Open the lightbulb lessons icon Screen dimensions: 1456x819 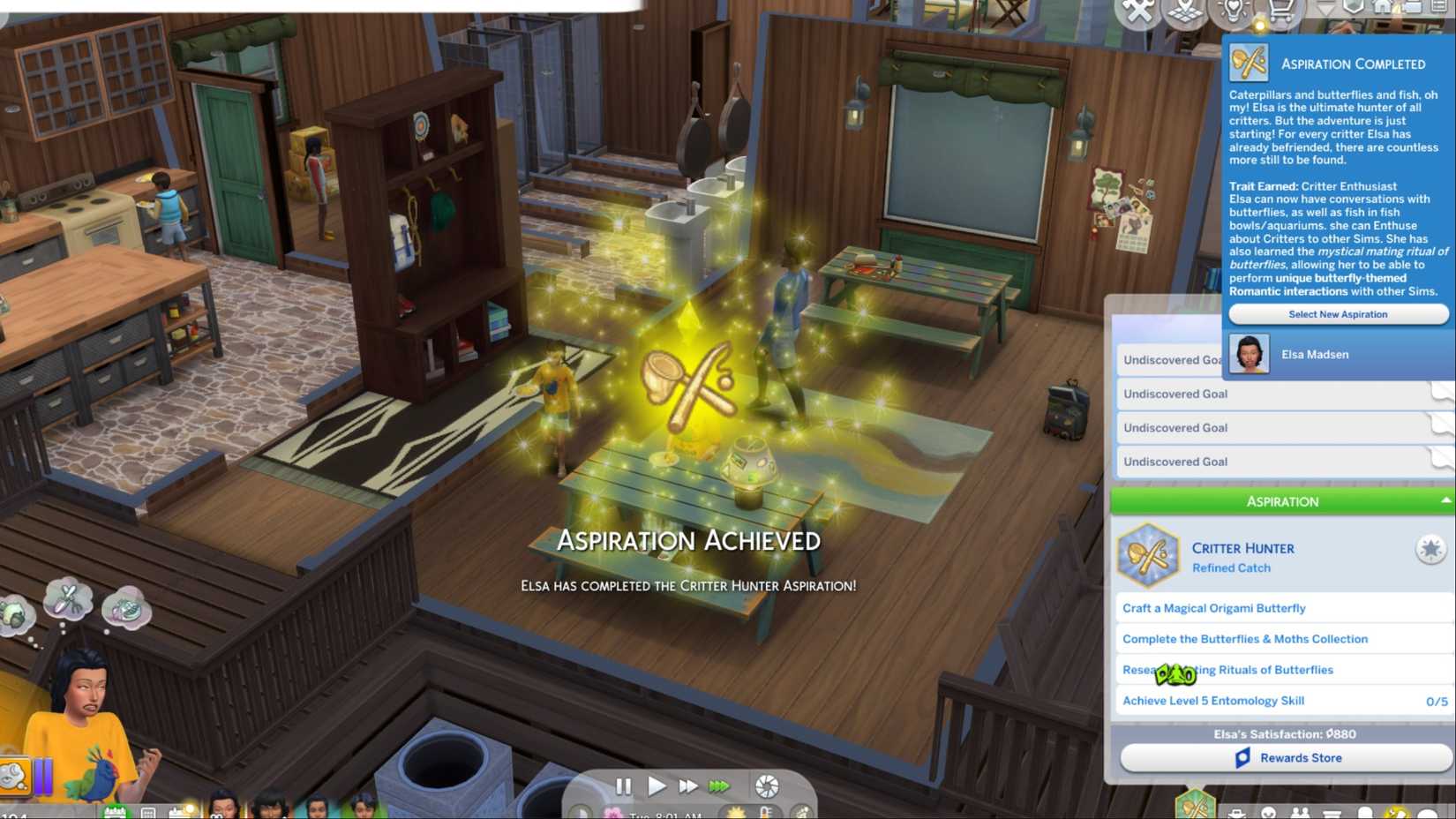coord(1233,11)
